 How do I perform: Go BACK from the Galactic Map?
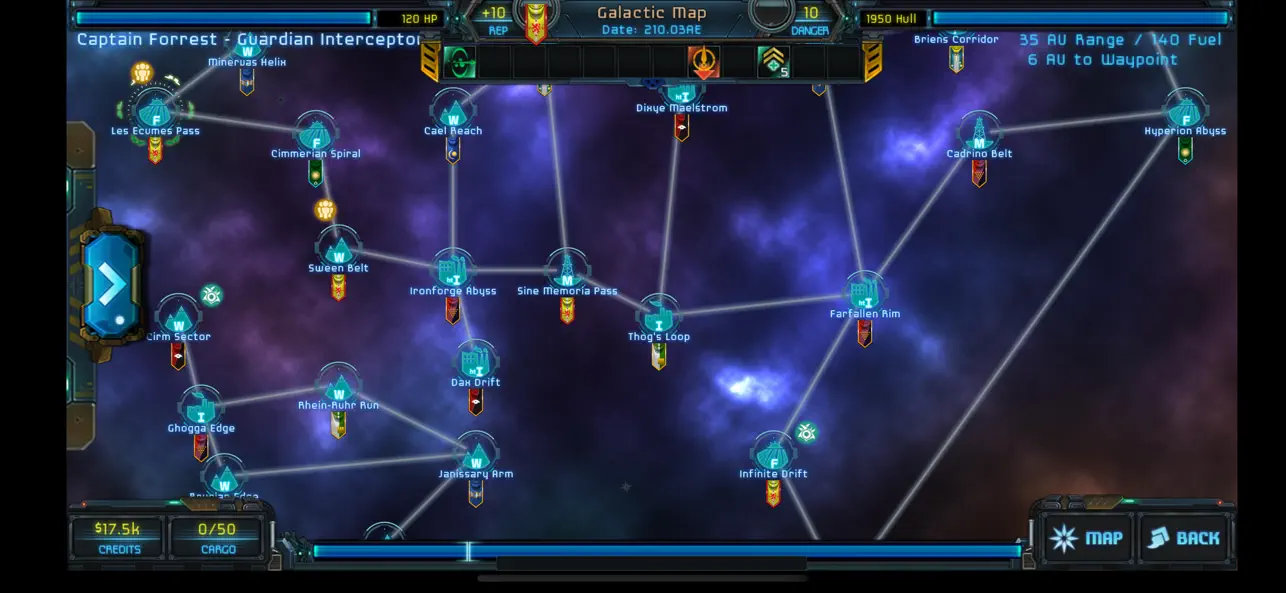1184,538
